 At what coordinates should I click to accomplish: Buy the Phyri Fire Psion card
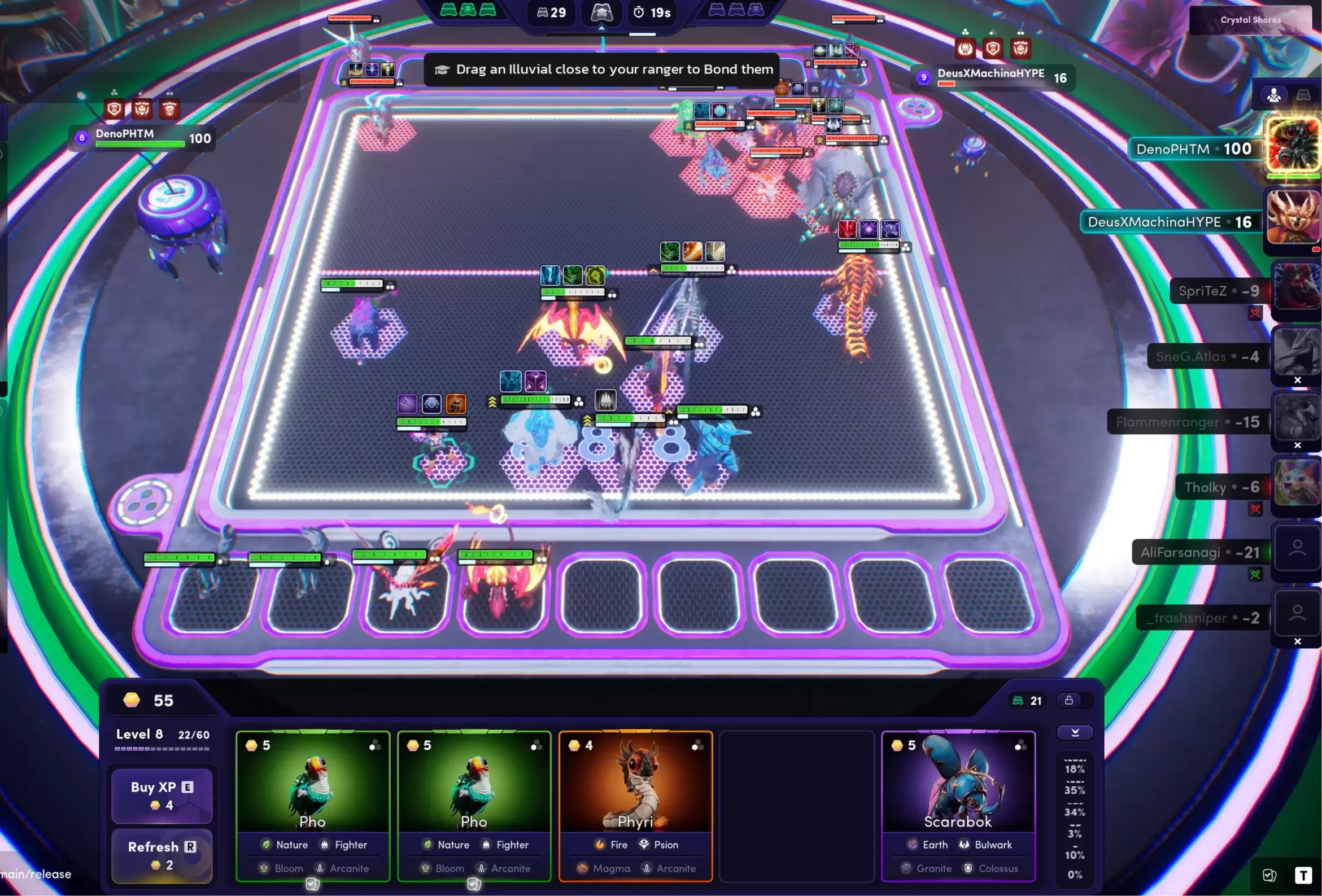pyautogui.click(x=635, y=805)
